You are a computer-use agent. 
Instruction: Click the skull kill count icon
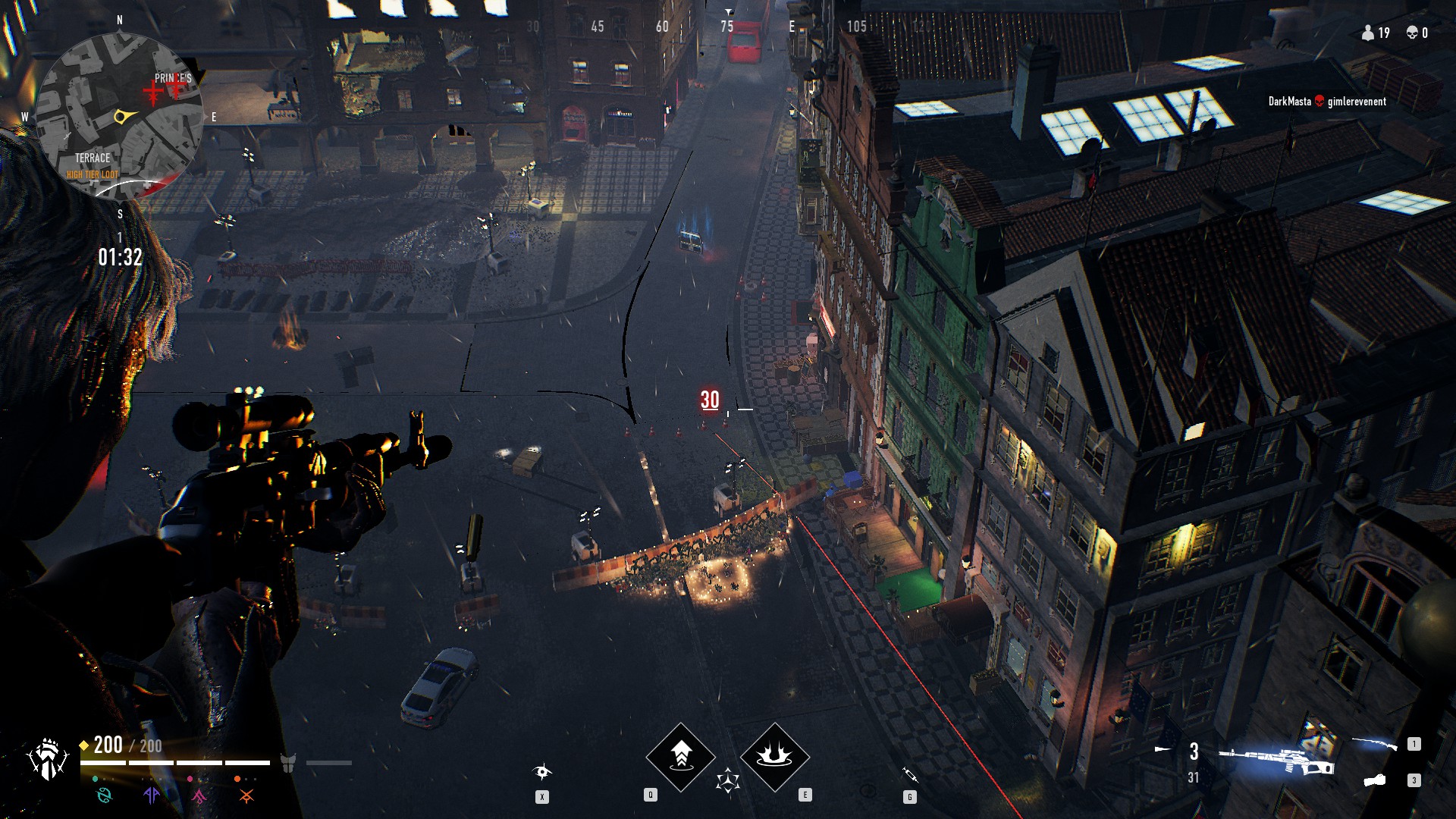1412,33
